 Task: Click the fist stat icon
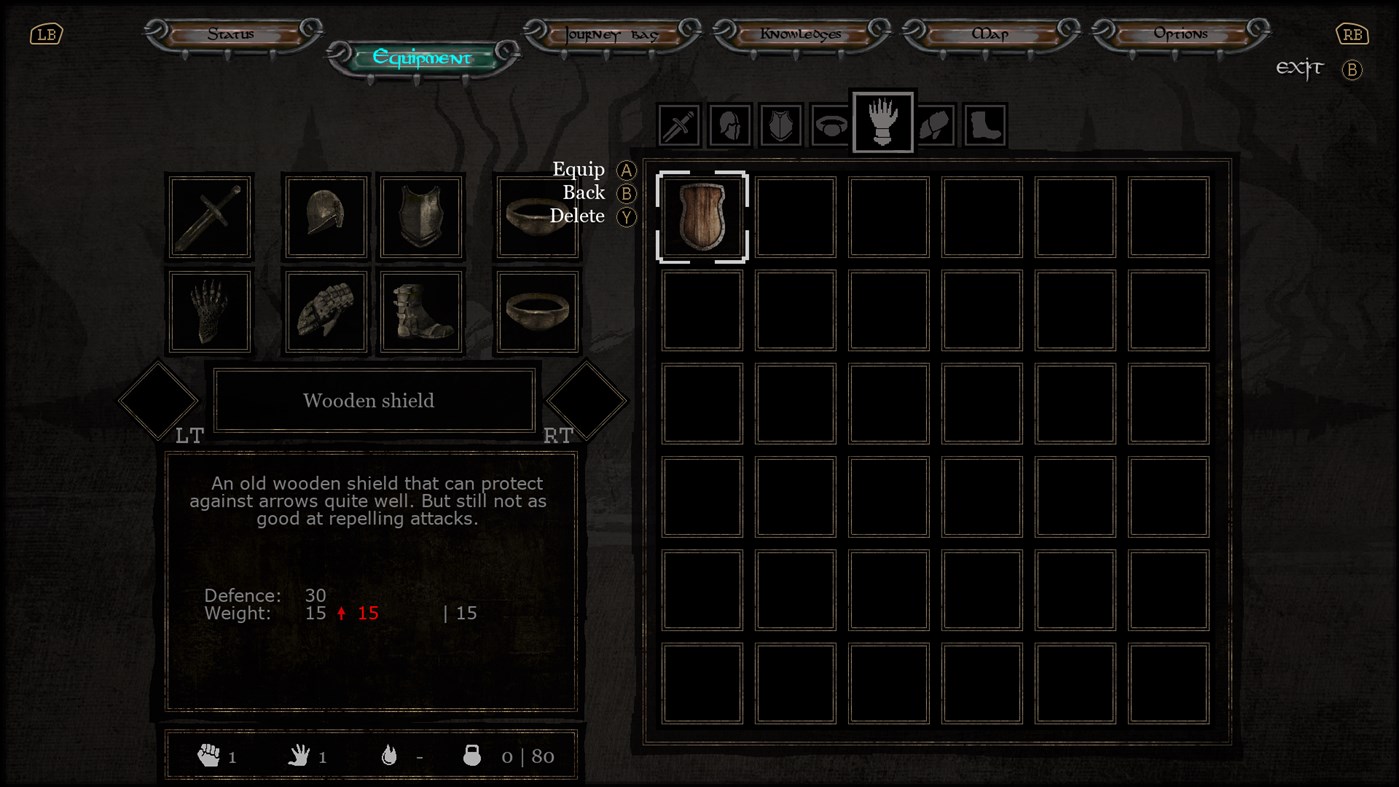197,756
